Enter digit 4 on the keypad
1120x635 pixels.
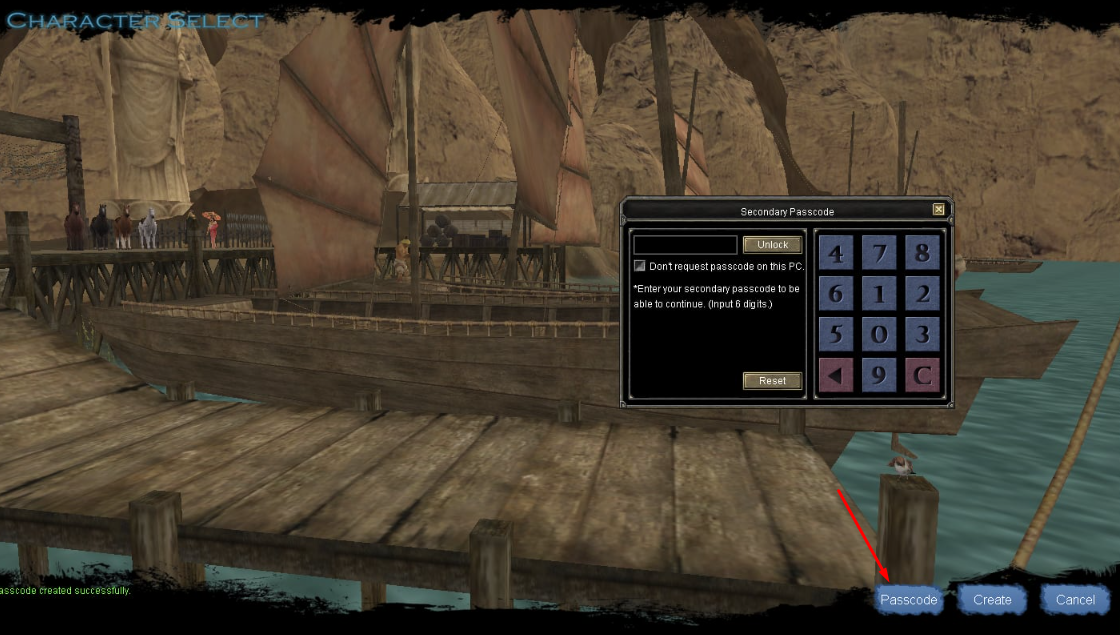coord(836,253)
